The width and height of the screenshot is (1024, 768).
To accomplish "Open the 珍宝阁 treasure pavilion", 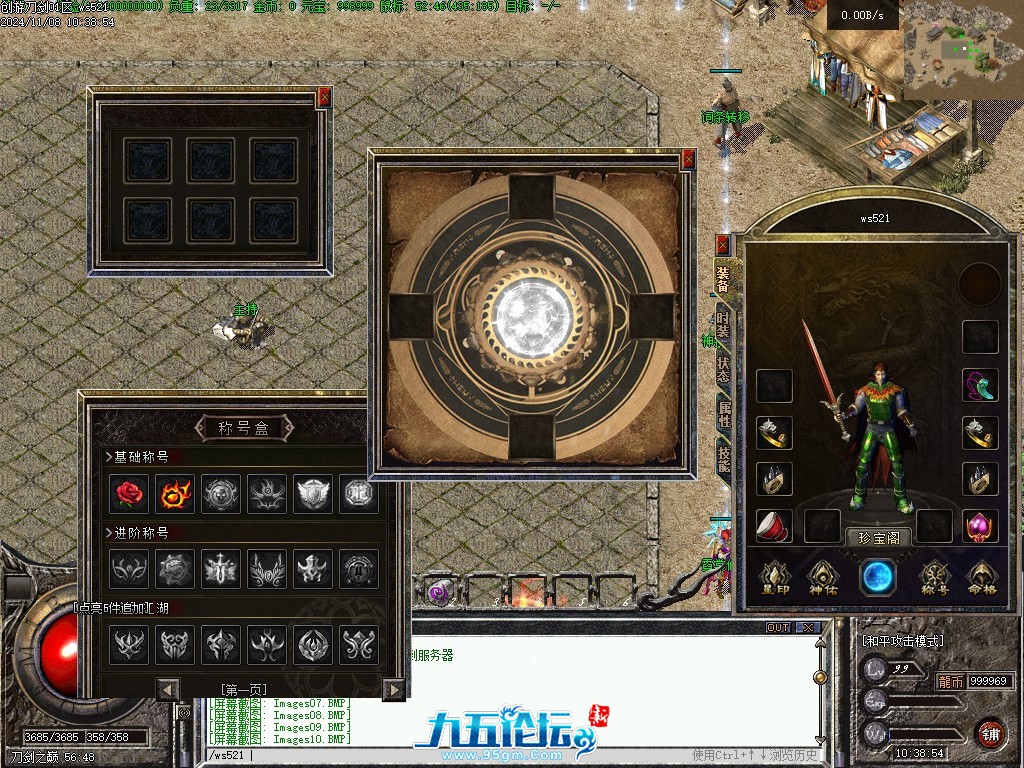I will pyautogui.click(x=880, y=538).
